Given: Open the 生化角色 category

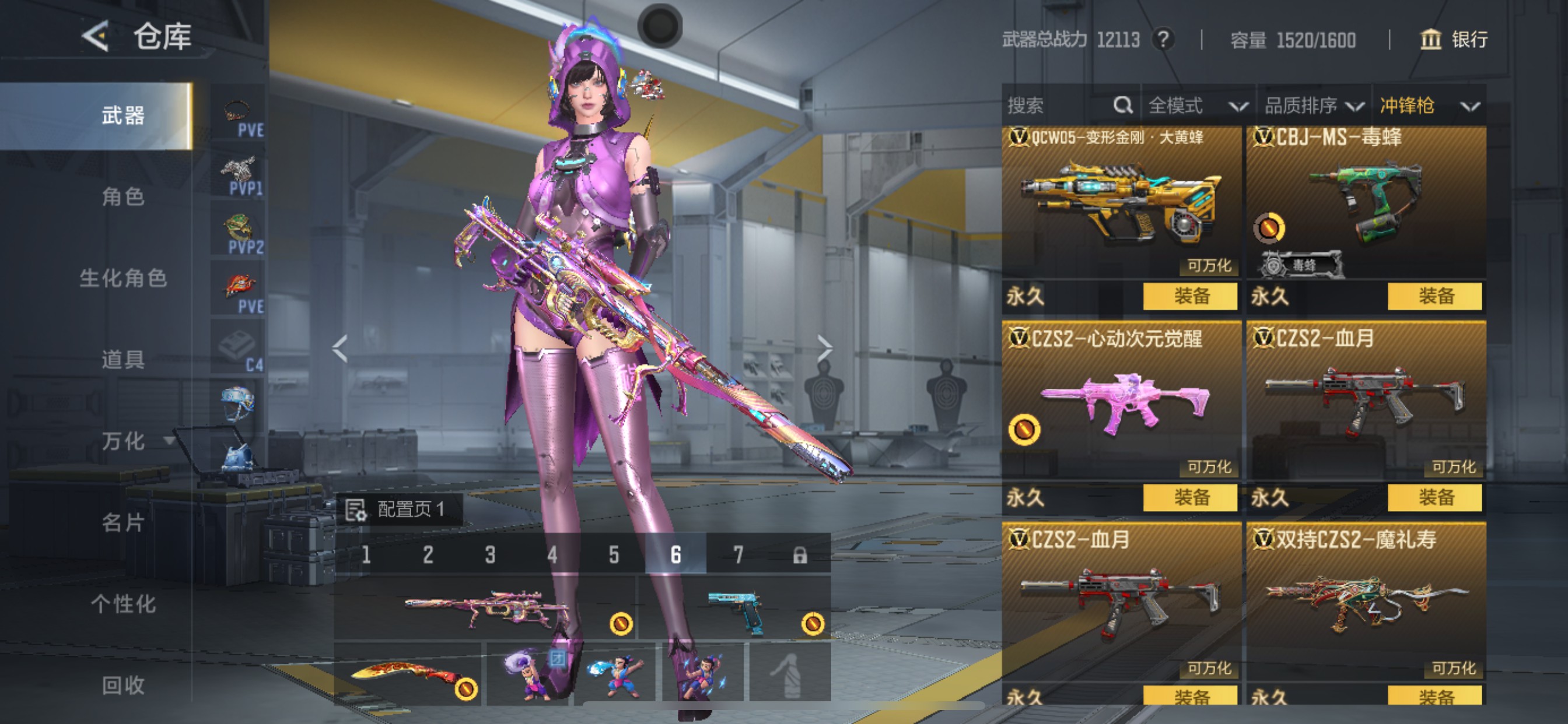Looking at the screenshot, I should [x=123, y=278].
